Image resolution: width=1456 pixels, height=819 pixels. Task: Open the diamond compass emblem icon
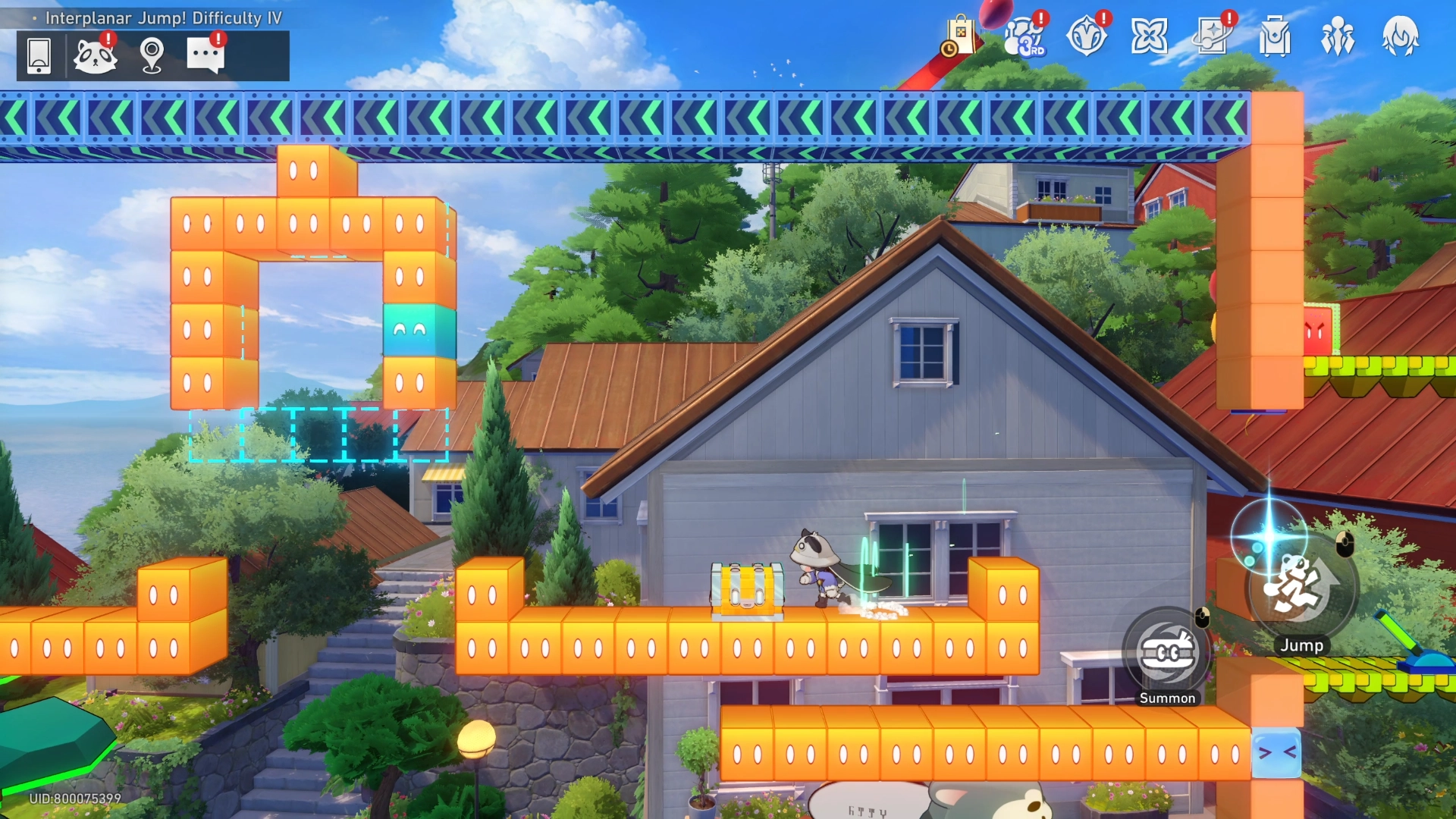(1087, 36)
